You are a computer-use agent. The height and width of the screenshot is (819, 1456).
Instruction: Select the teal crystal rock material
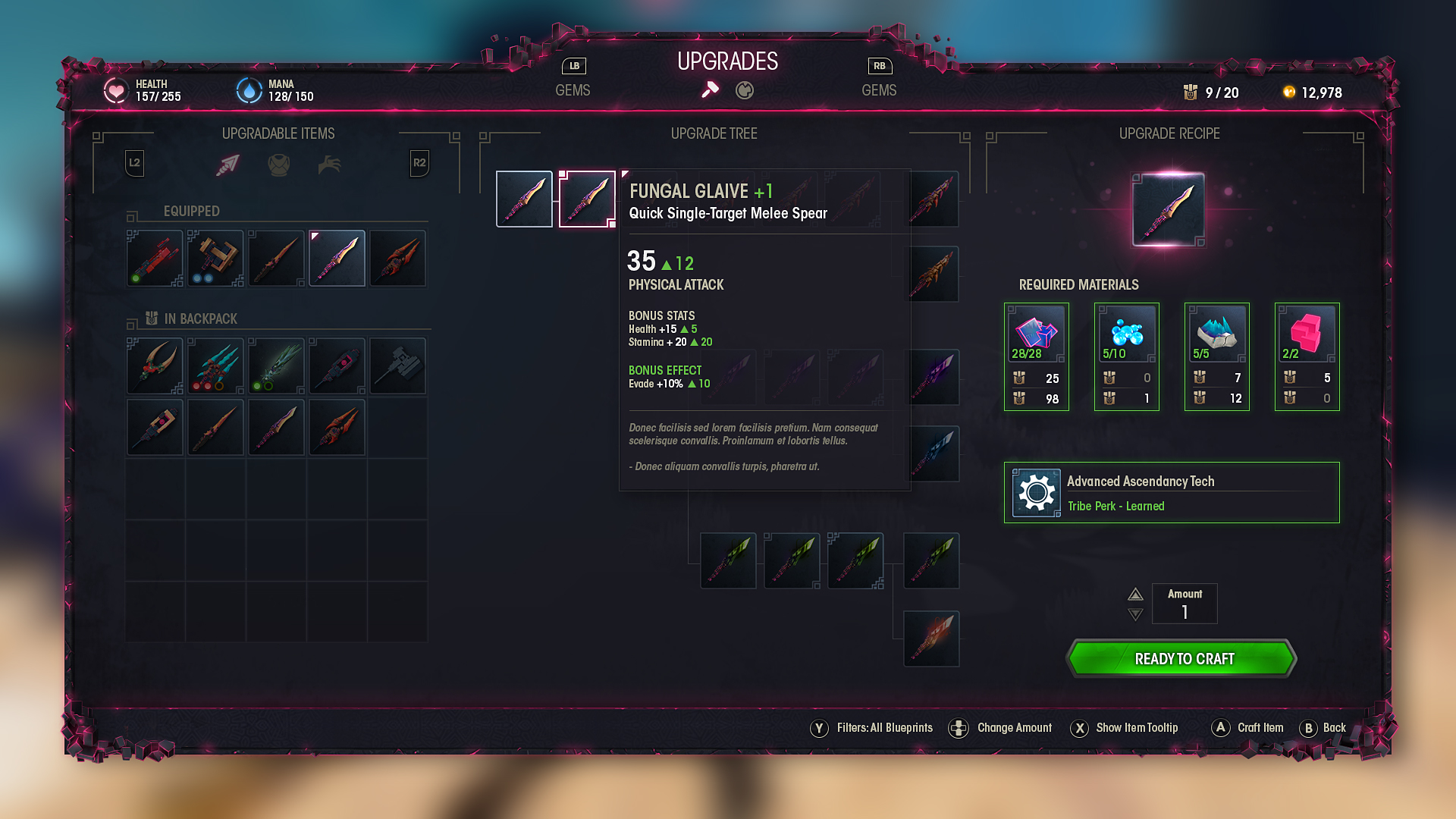[x=1216, y=334]
